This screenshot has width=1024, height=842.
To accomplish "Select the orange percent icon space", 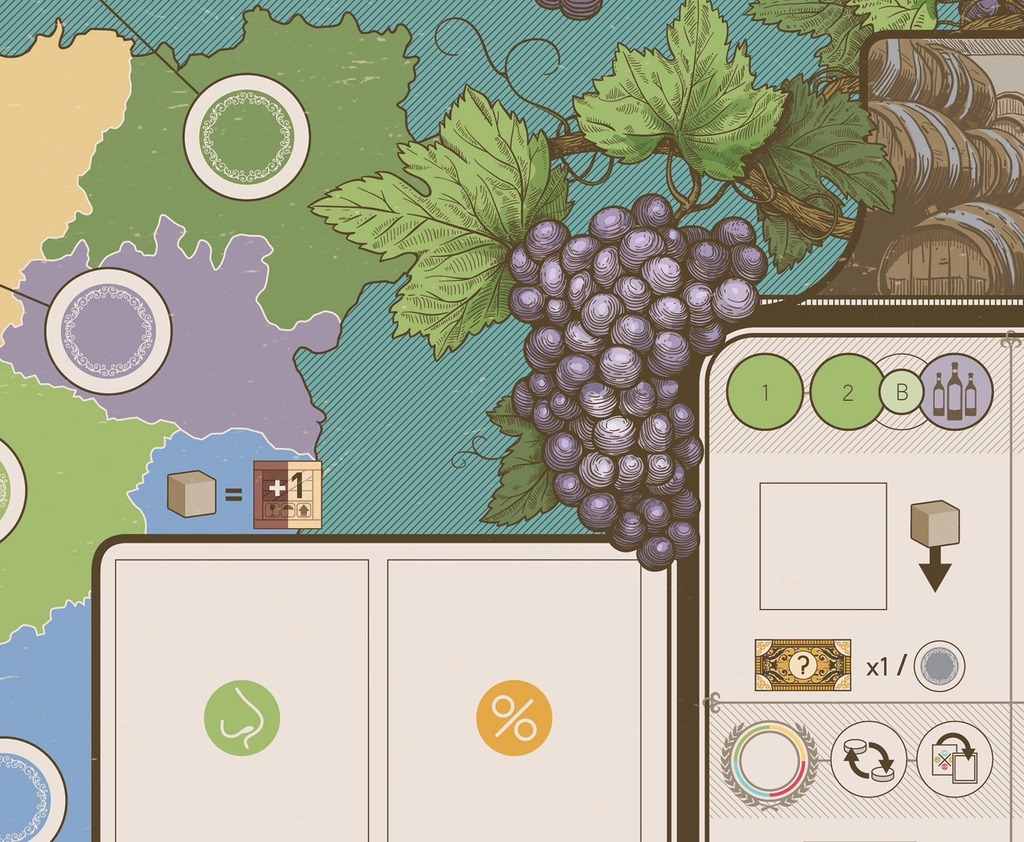I will point(514,717).
